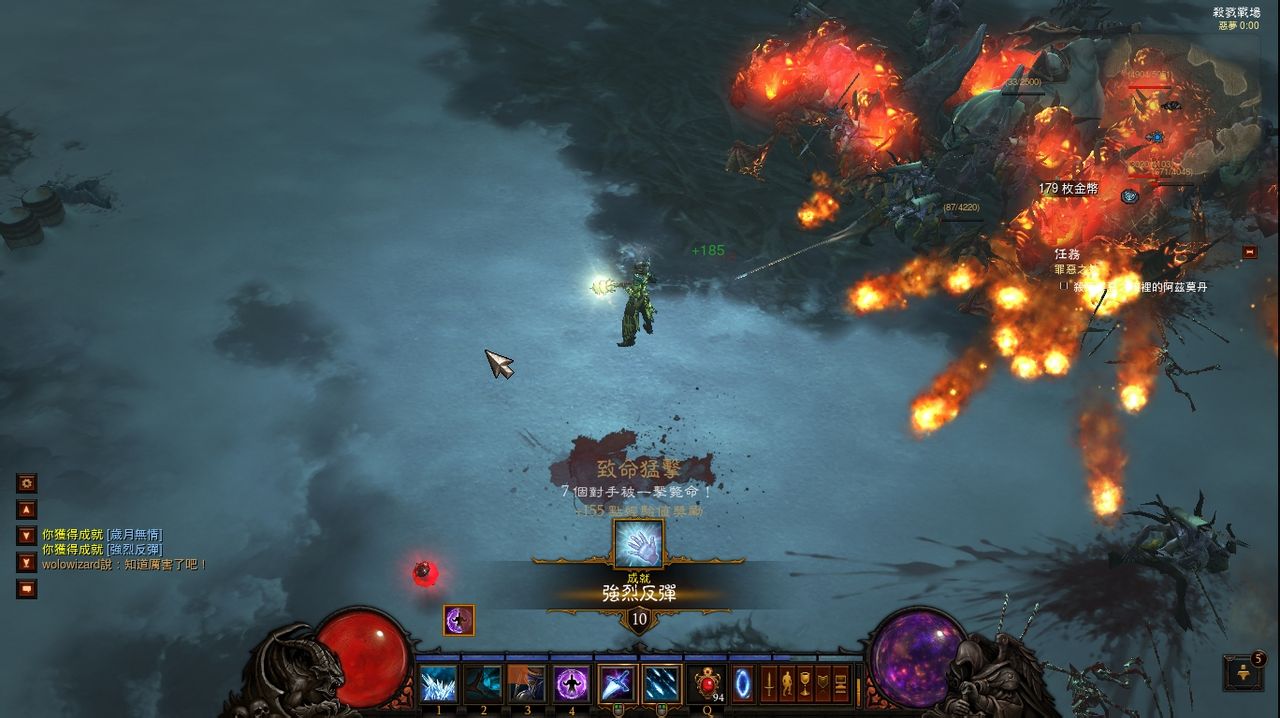Open the character inventory figure button
1280x718 pixels.
787,684
